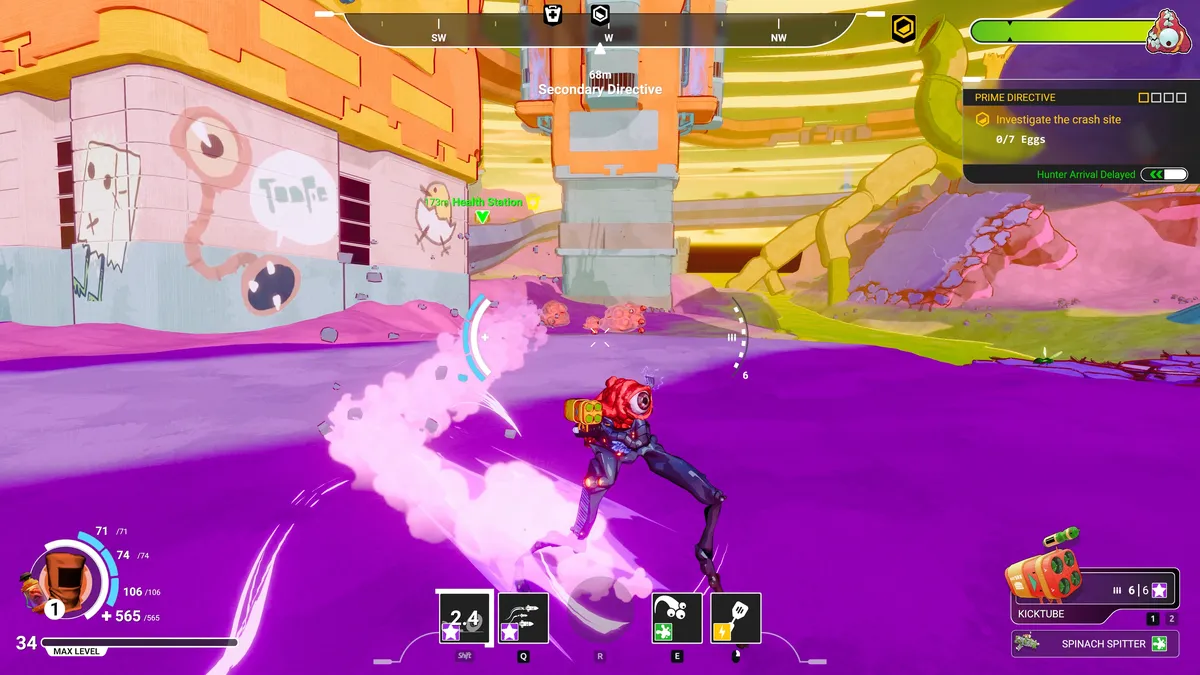This screenshot has height=675, width=1200.
Task: Use the slime creature E ability
Action: (x=677, y=618)
